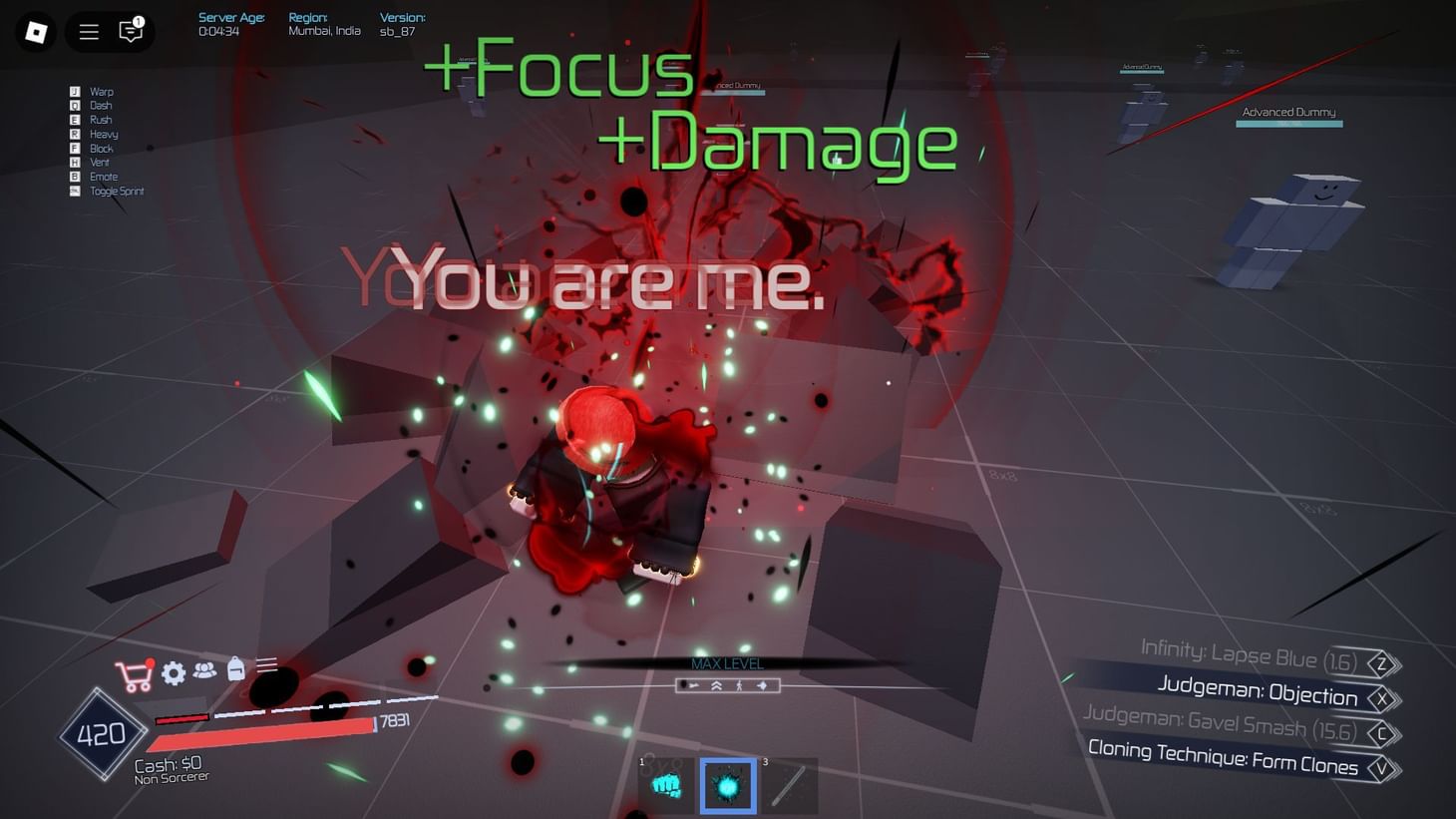Toggle the Vent ability entry
Viewport: 1456px width, 819px height.
pos(99,162)
